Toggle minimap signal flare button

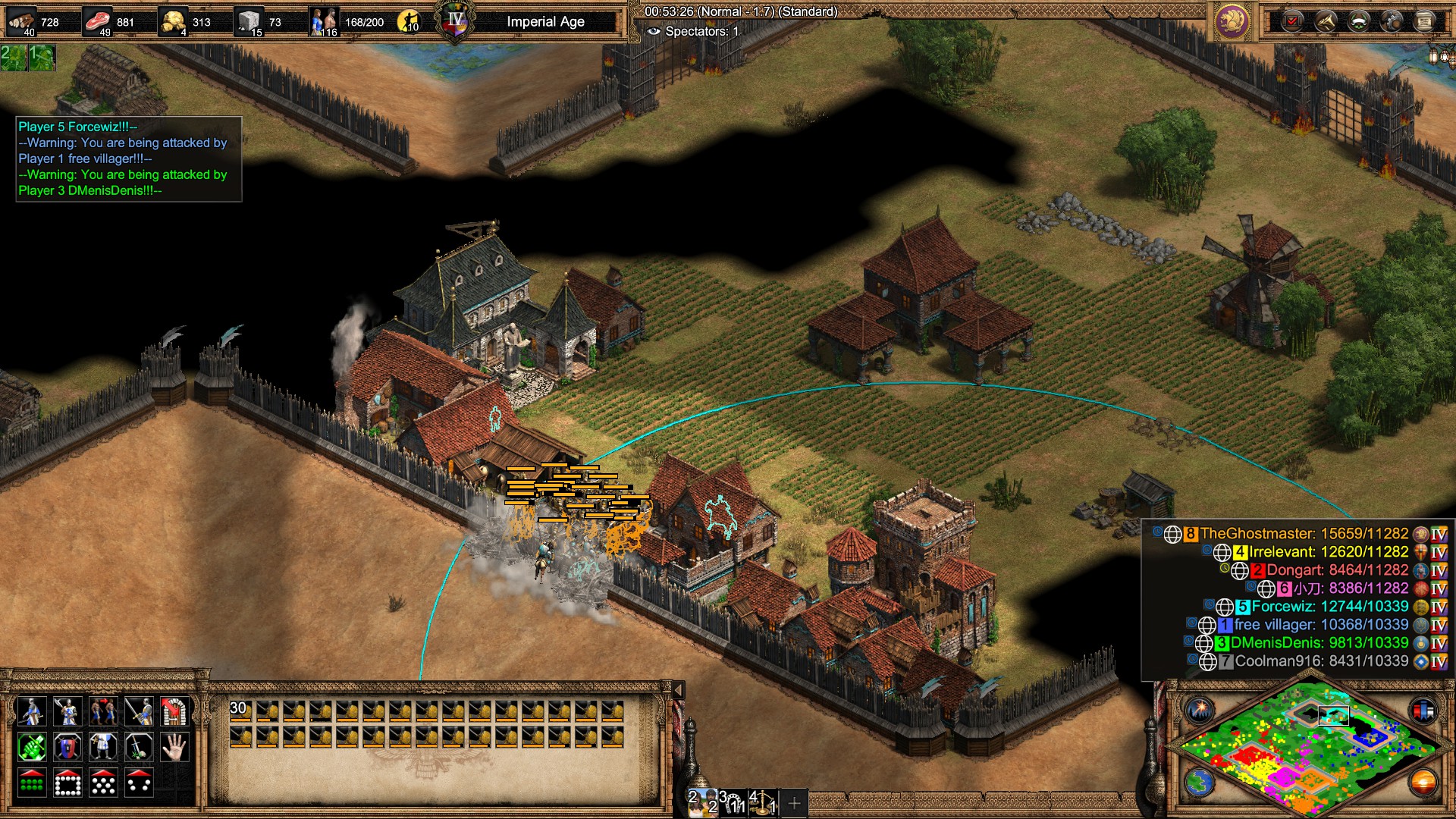click(1200, 711)
